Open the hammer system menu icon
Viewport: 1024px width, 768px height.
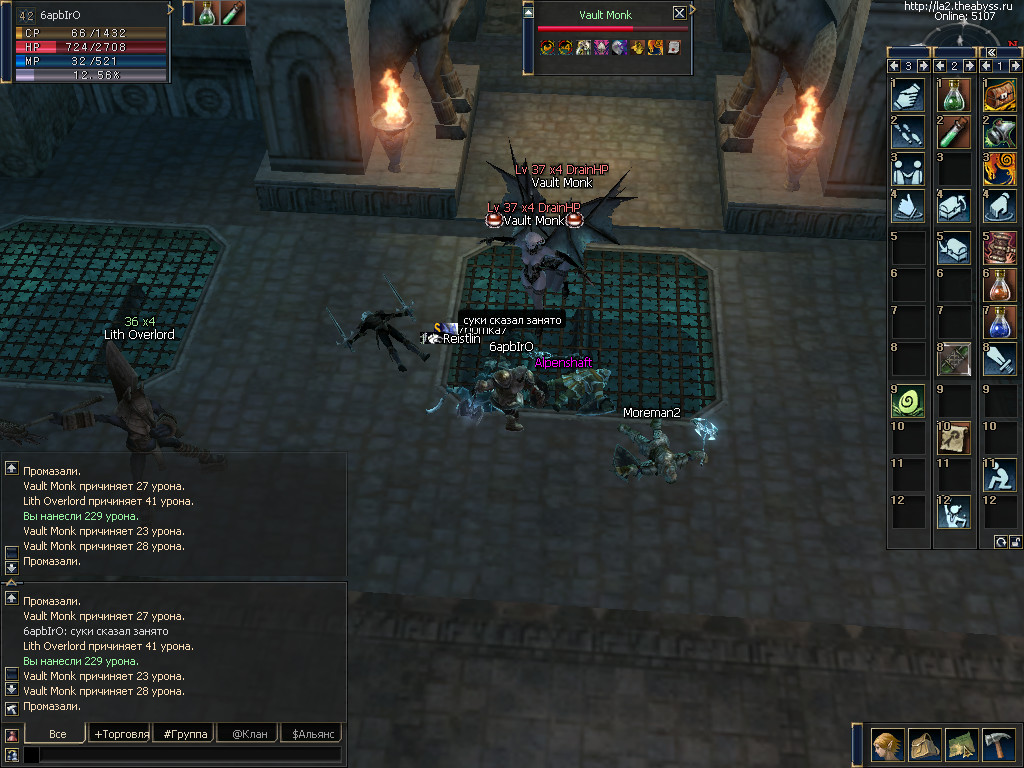(x=999, y=744)
